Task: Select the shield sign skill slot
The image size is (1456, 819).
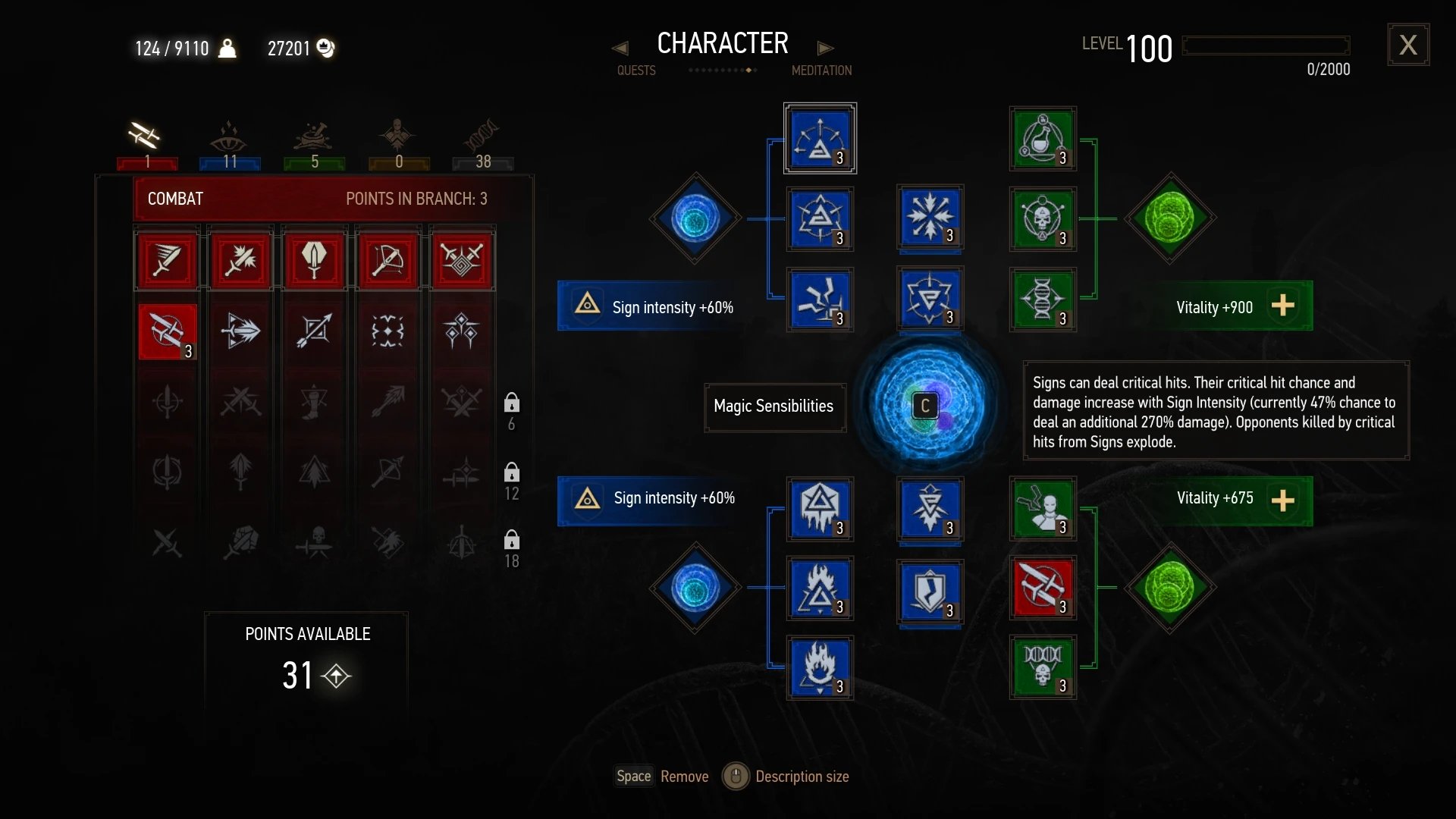Action: coord(930,591)
